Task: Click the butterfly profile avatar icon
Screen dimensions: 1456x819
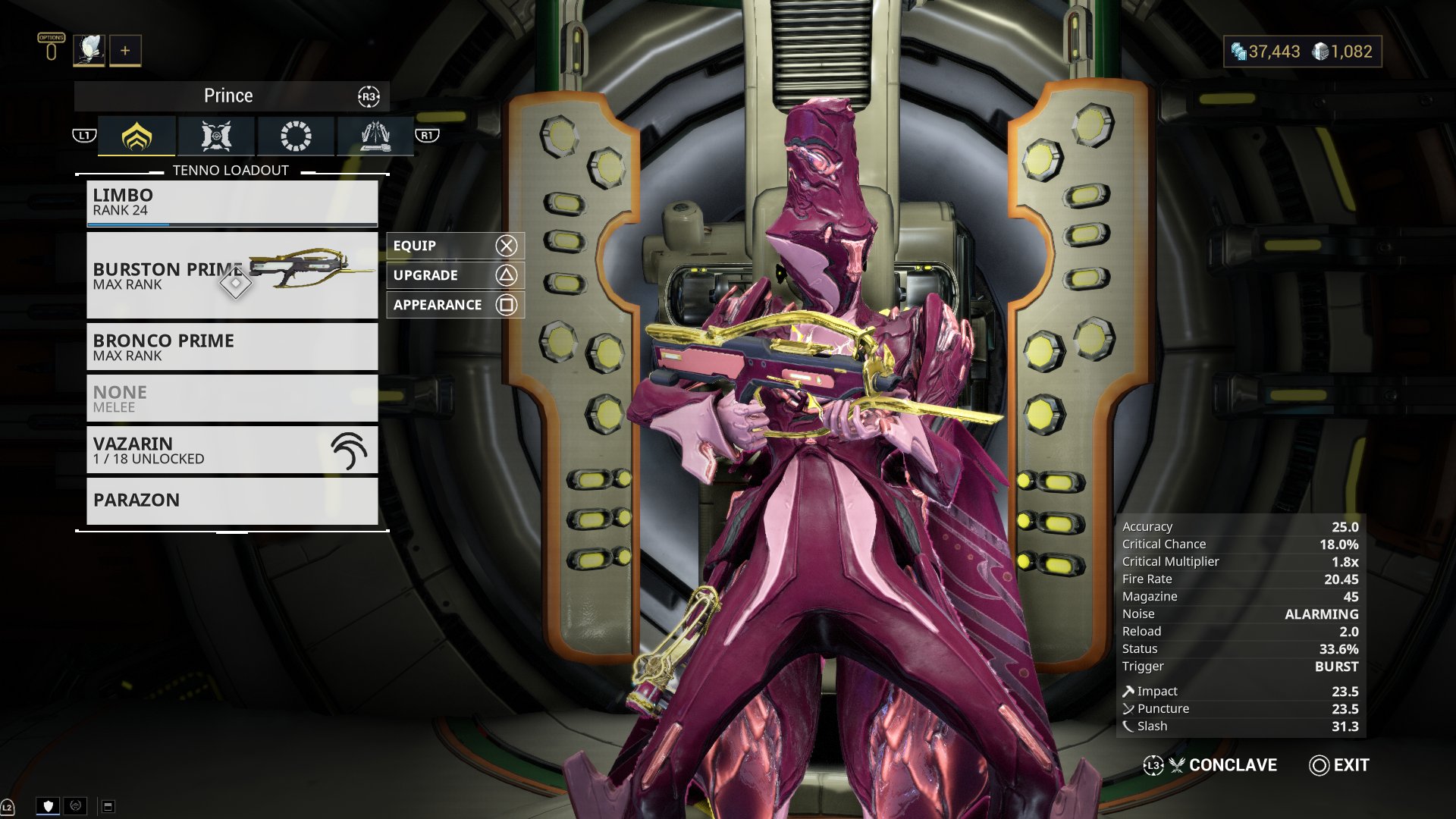Action: coord(89,51)
